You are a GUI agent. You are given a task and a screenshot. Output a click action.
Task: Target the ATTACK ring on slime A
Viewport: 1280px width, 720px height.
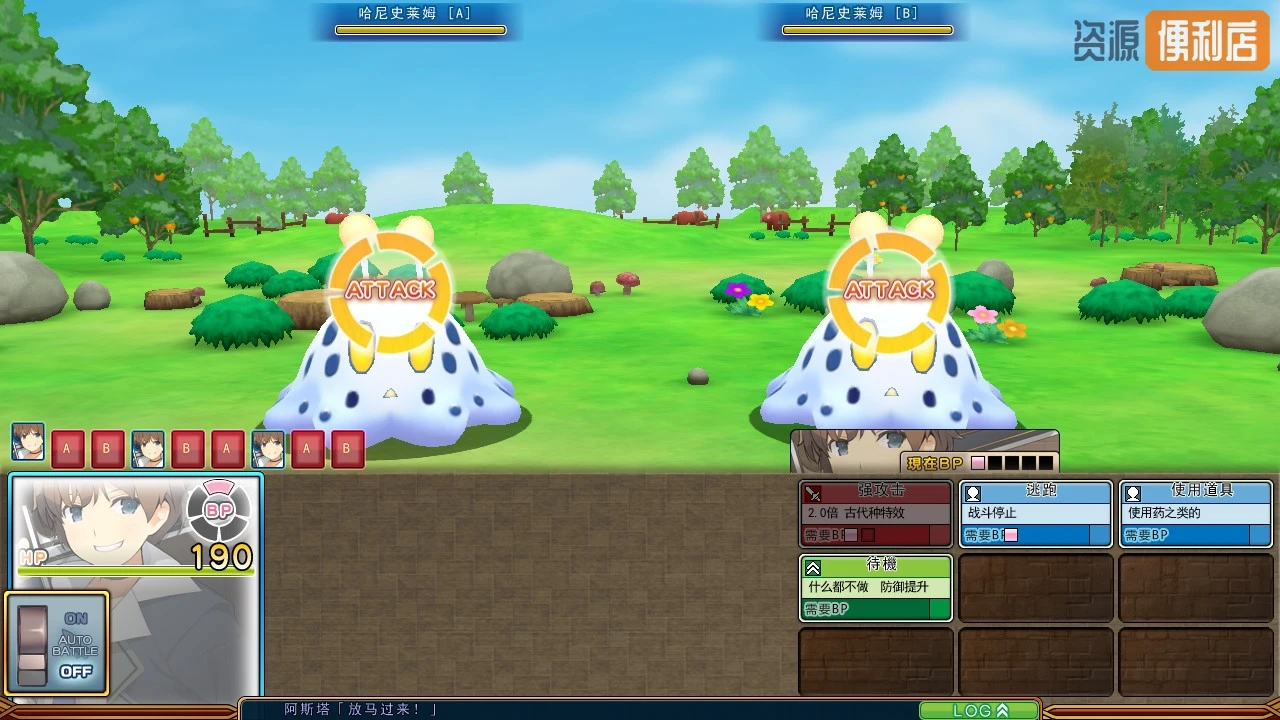390,290
